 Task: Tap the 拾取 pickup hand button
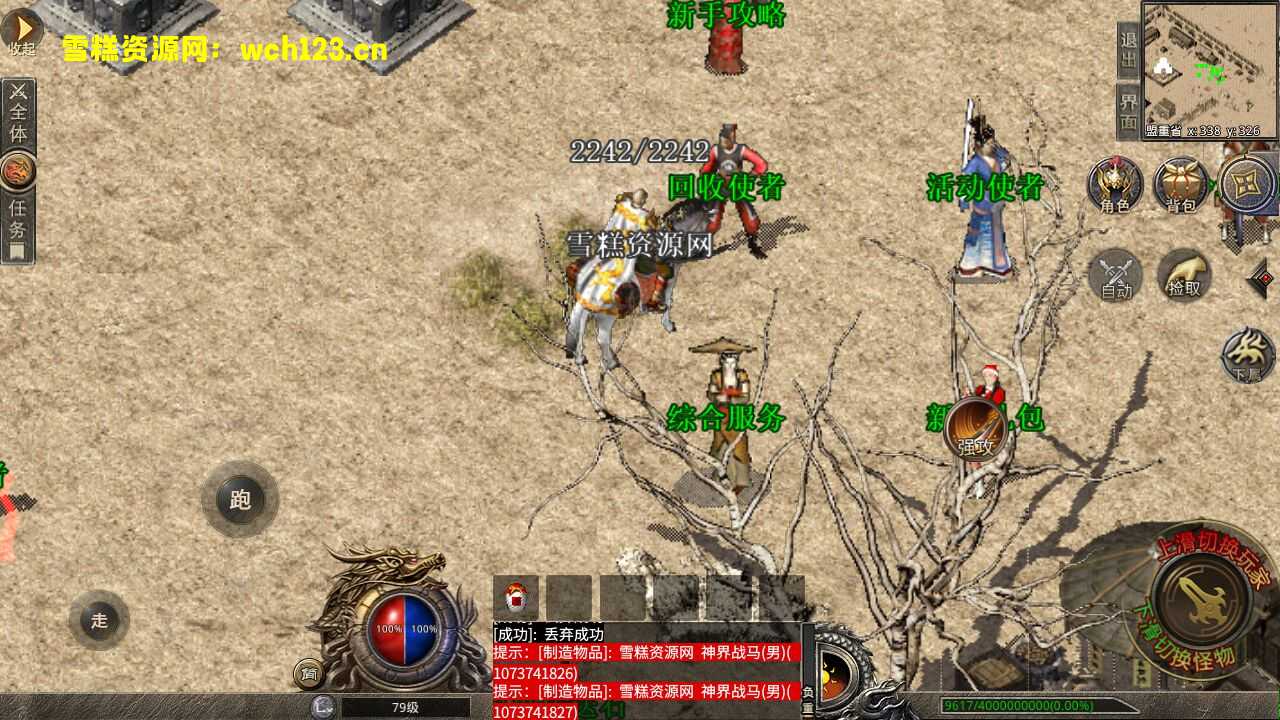click(1184, 275)
